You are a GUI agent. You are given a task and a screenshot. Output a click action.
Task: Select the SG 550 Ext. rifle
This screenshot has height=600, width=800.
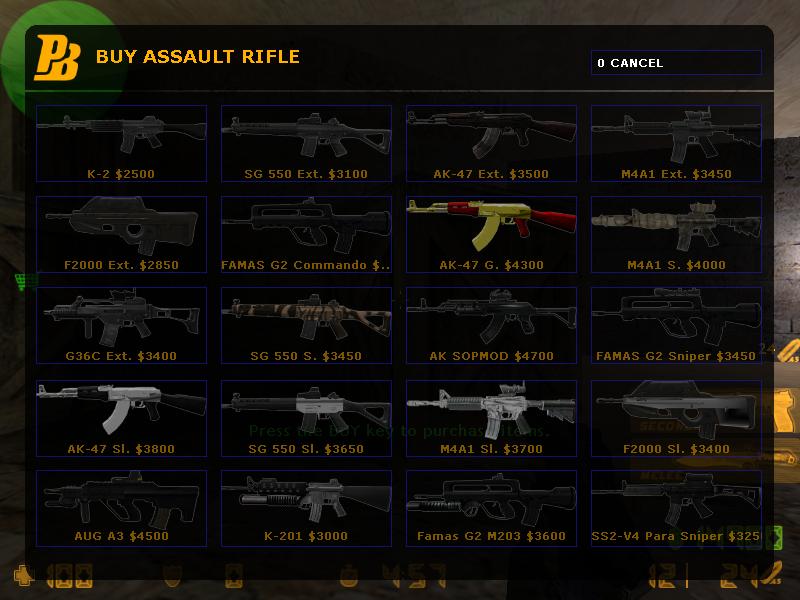point(306,143)
